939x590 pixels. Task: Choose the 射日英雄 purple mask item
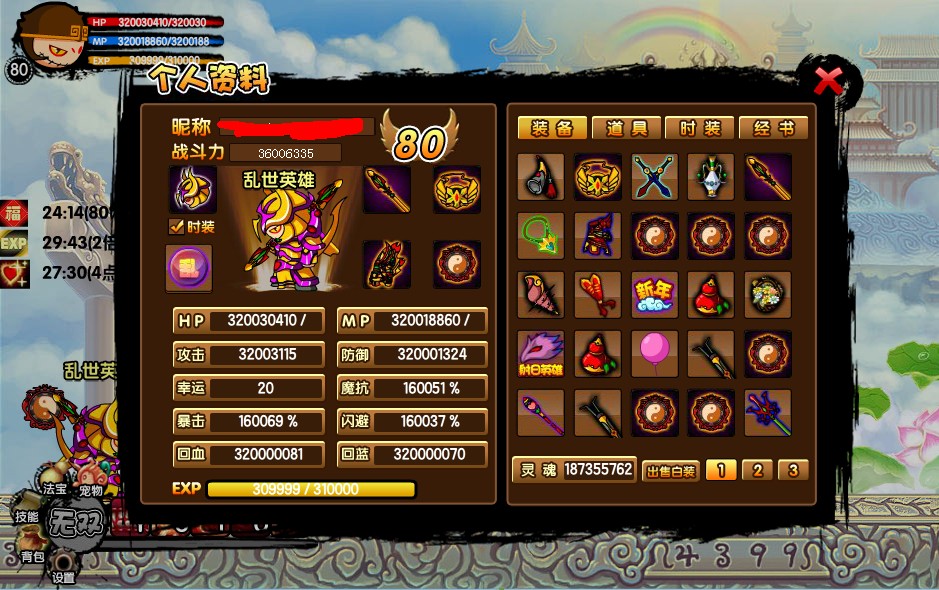541,354
